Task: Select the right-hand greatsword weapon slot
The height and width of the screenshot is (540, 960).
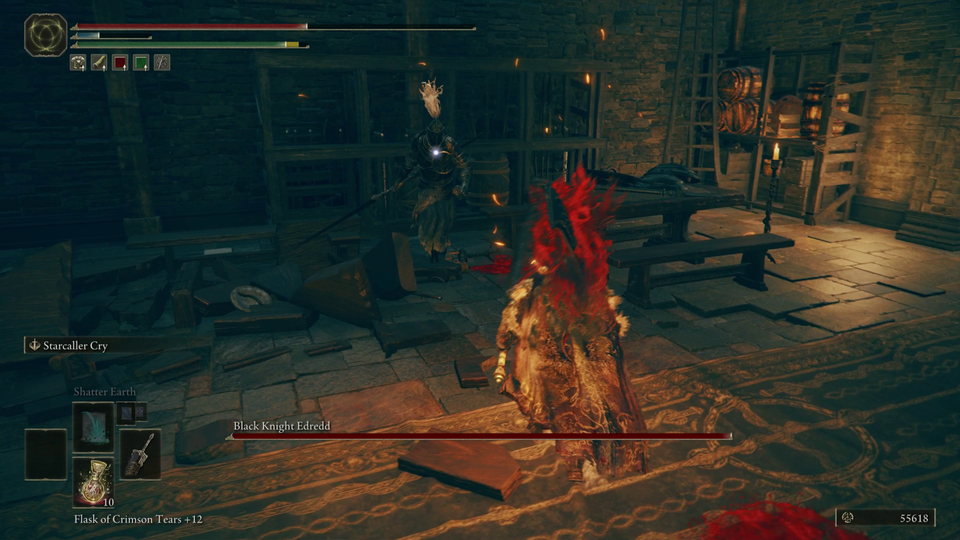Action: (139, 453)
